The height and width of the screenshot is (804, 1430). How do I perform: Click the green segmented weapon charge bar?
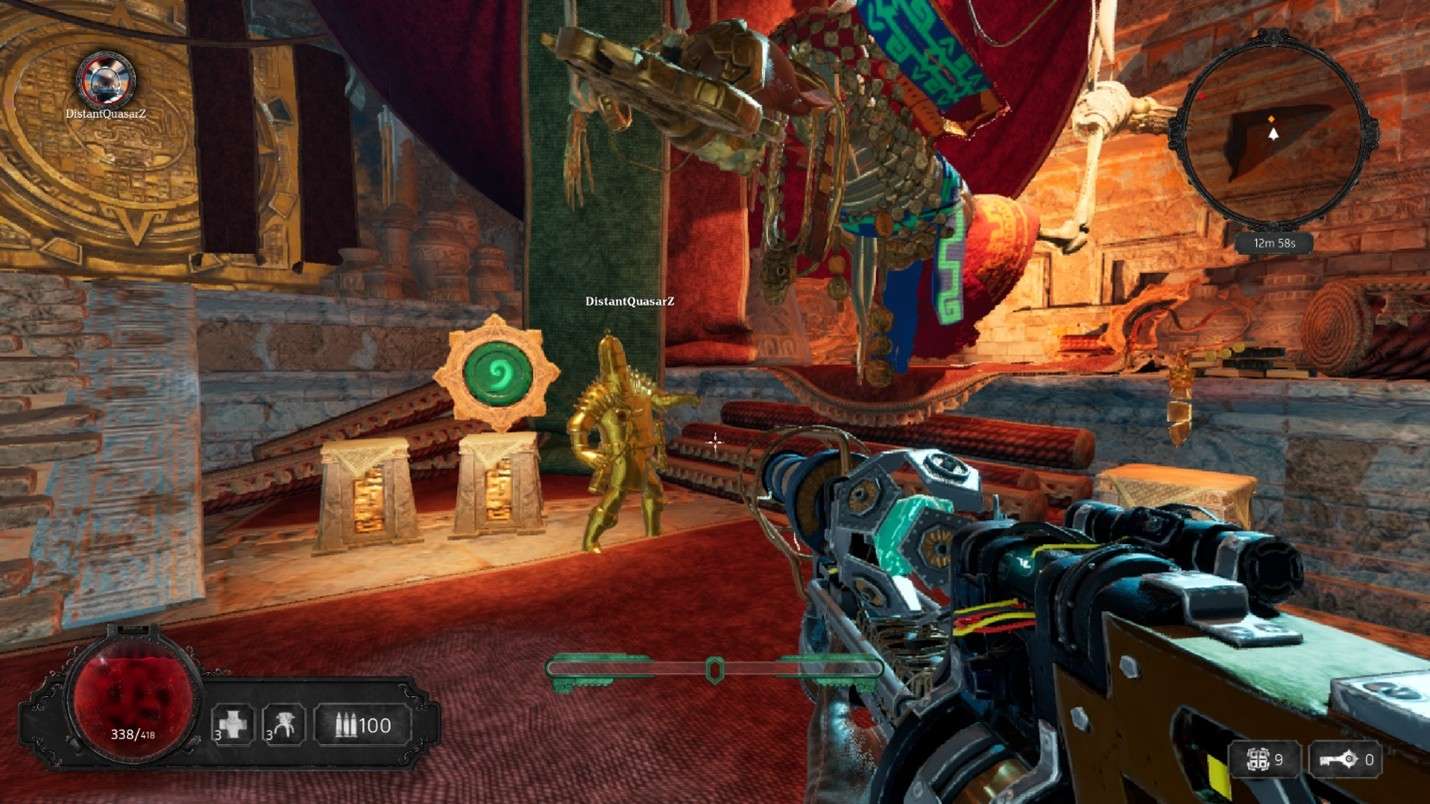click(x=715, y=667)
